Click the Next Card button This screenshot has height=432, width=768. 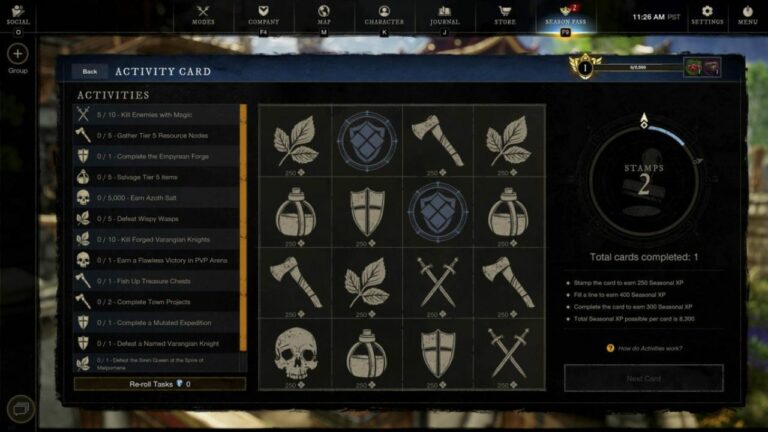point(644,378)
